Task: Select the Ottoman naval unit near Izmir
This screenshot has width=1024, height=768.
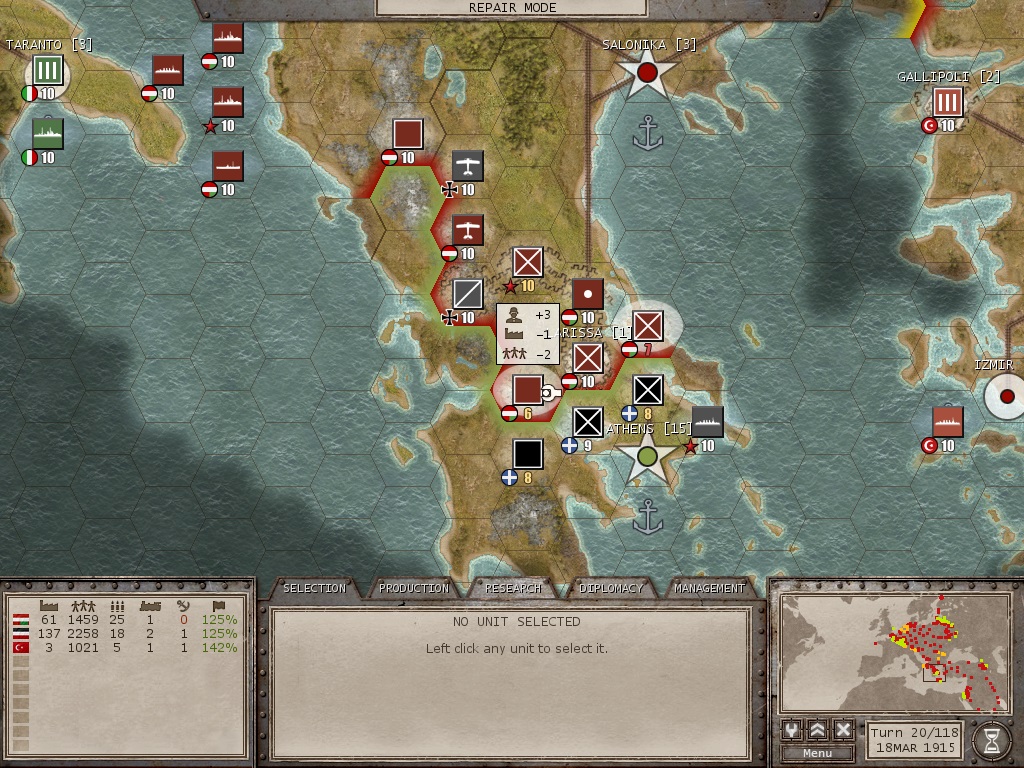Action: (x=947, y=422)
